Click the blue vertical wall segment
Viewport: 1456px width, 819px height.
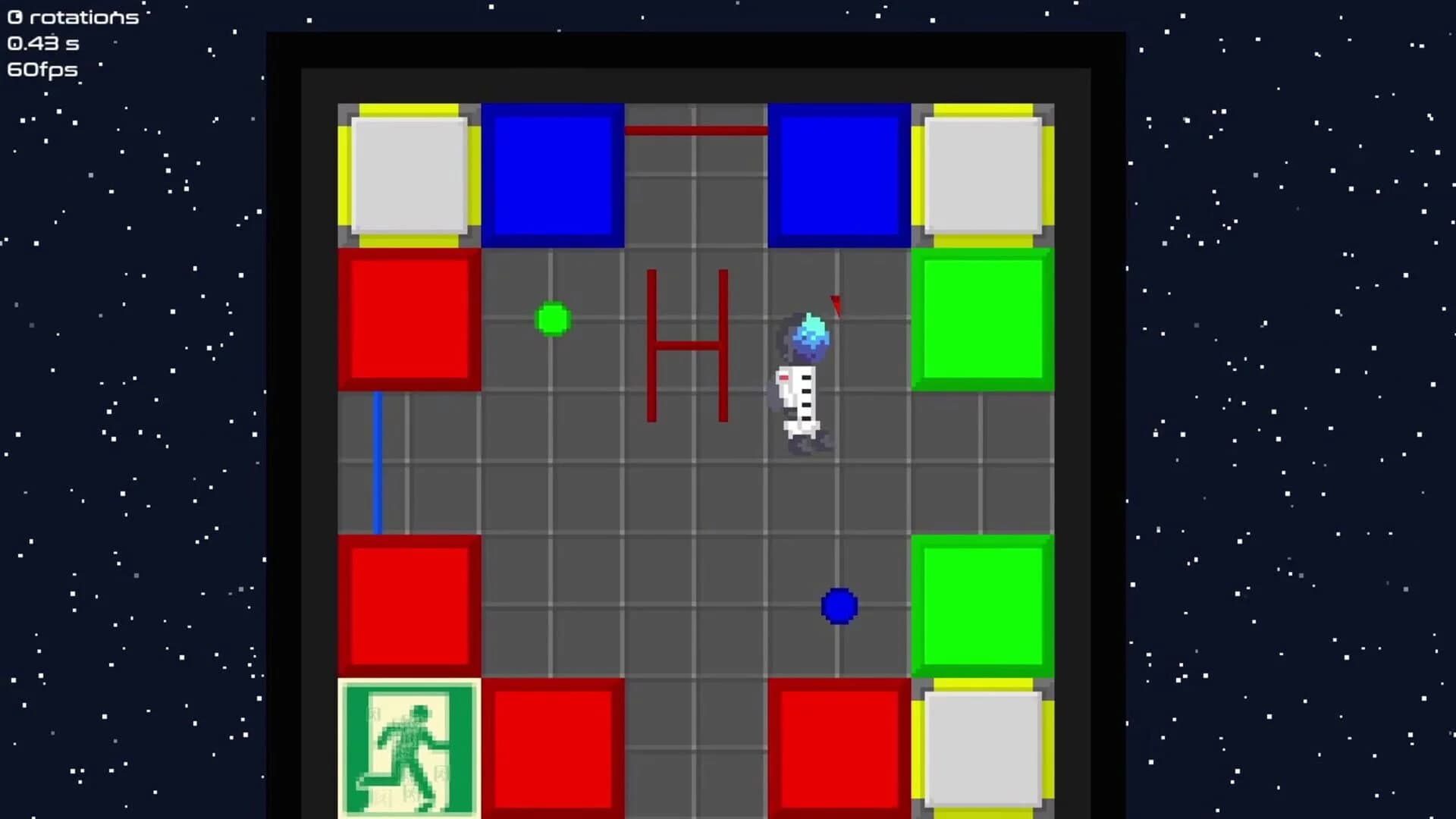point(378,461)
